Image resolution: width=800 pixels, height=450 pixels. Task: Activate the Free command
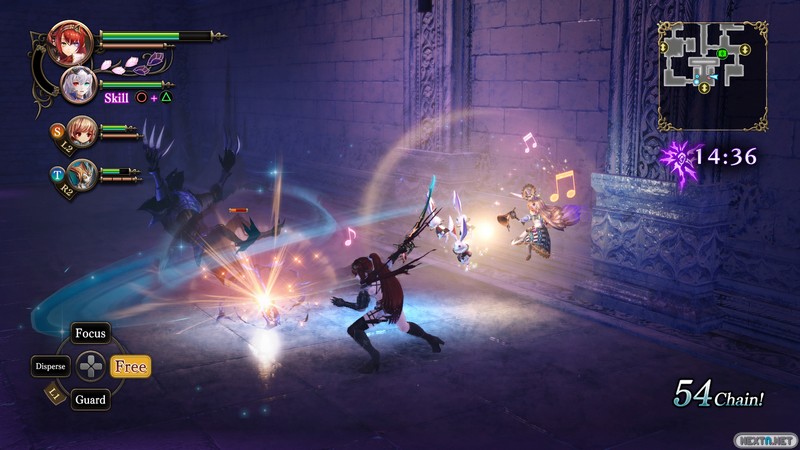coord(130,367)
